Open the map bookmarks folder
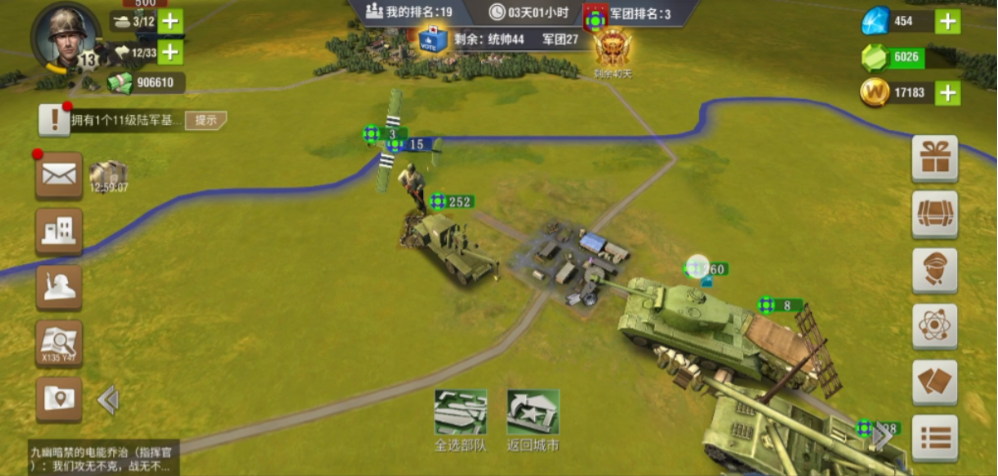This screenshot has height=476, width=998. (59, 399)
